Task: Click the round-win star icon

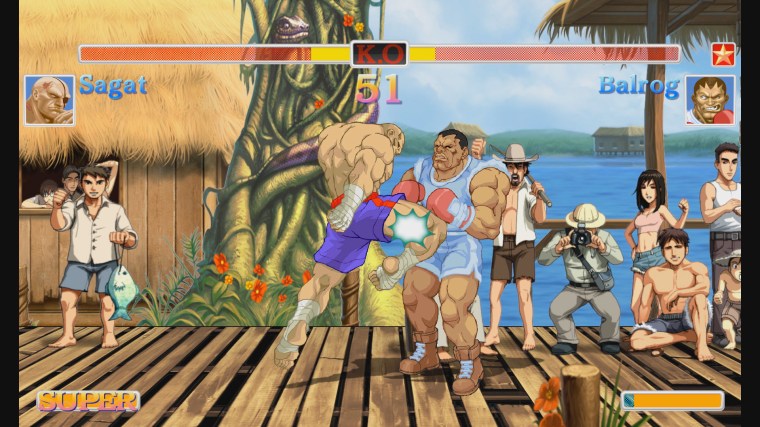Action: click(722, 54)
